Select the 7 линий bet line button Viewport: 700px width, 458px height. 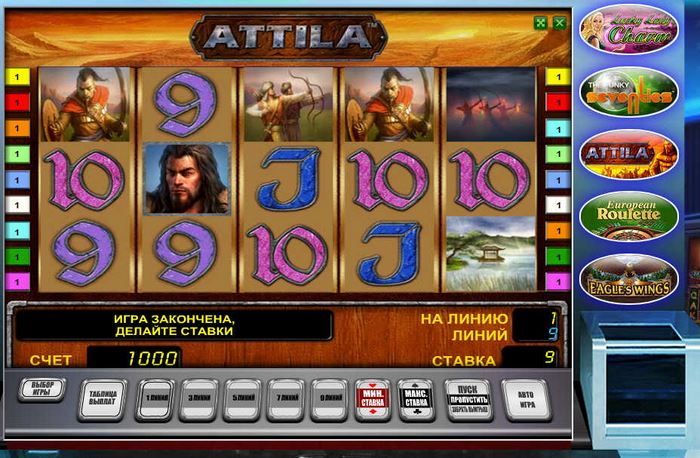tap(286, 399)
